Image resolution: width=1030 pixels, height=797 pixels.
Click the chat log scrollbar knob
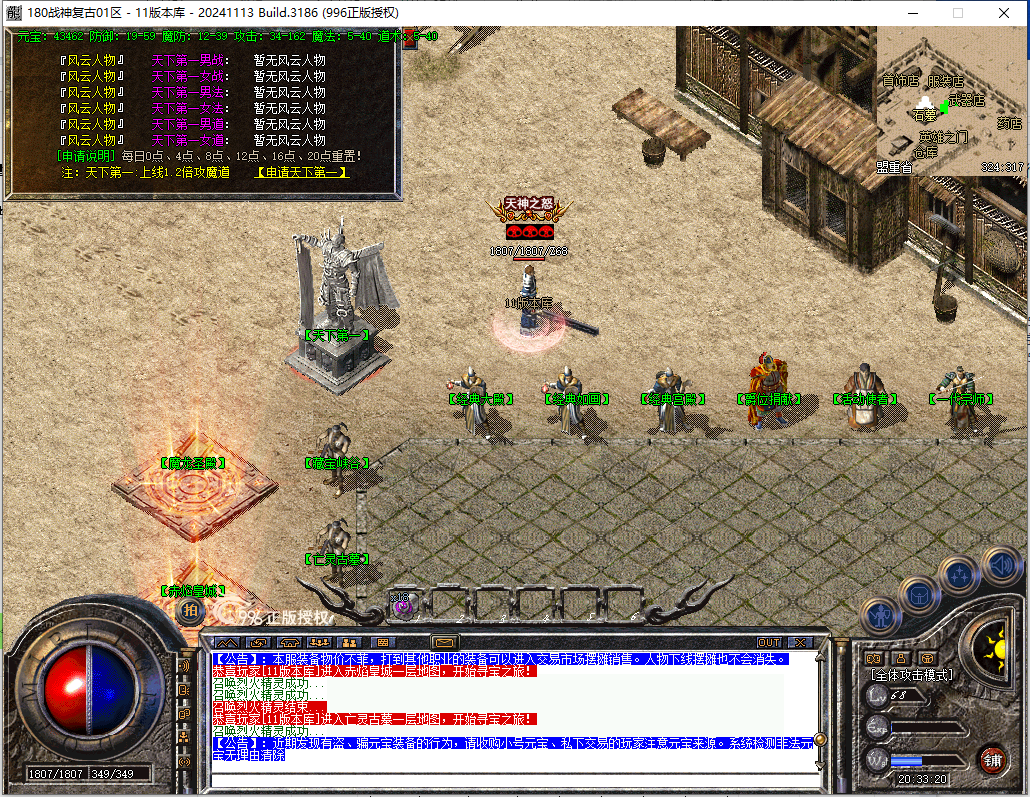(820, 739)
